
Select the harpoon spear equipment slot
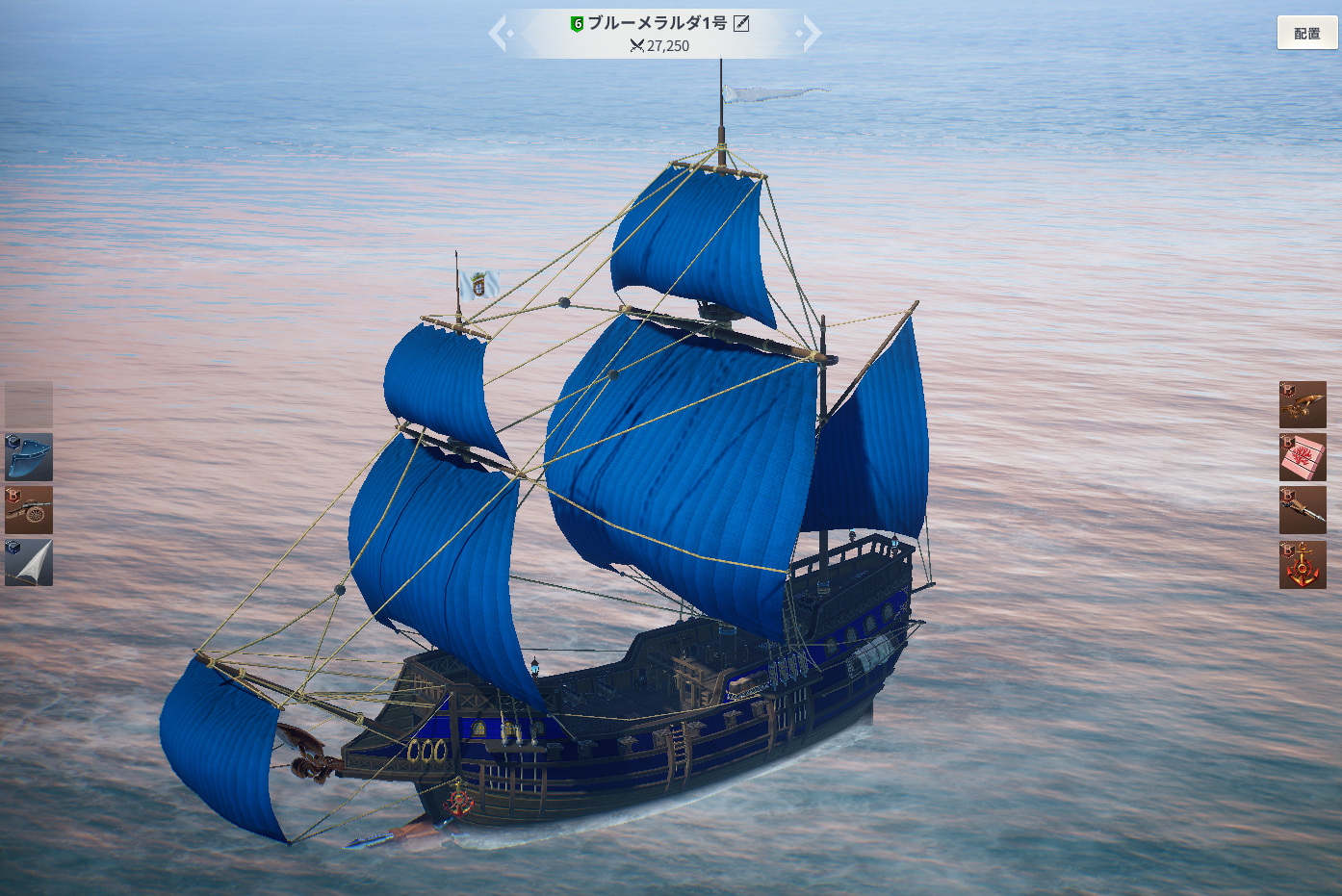pos(1303,510)
